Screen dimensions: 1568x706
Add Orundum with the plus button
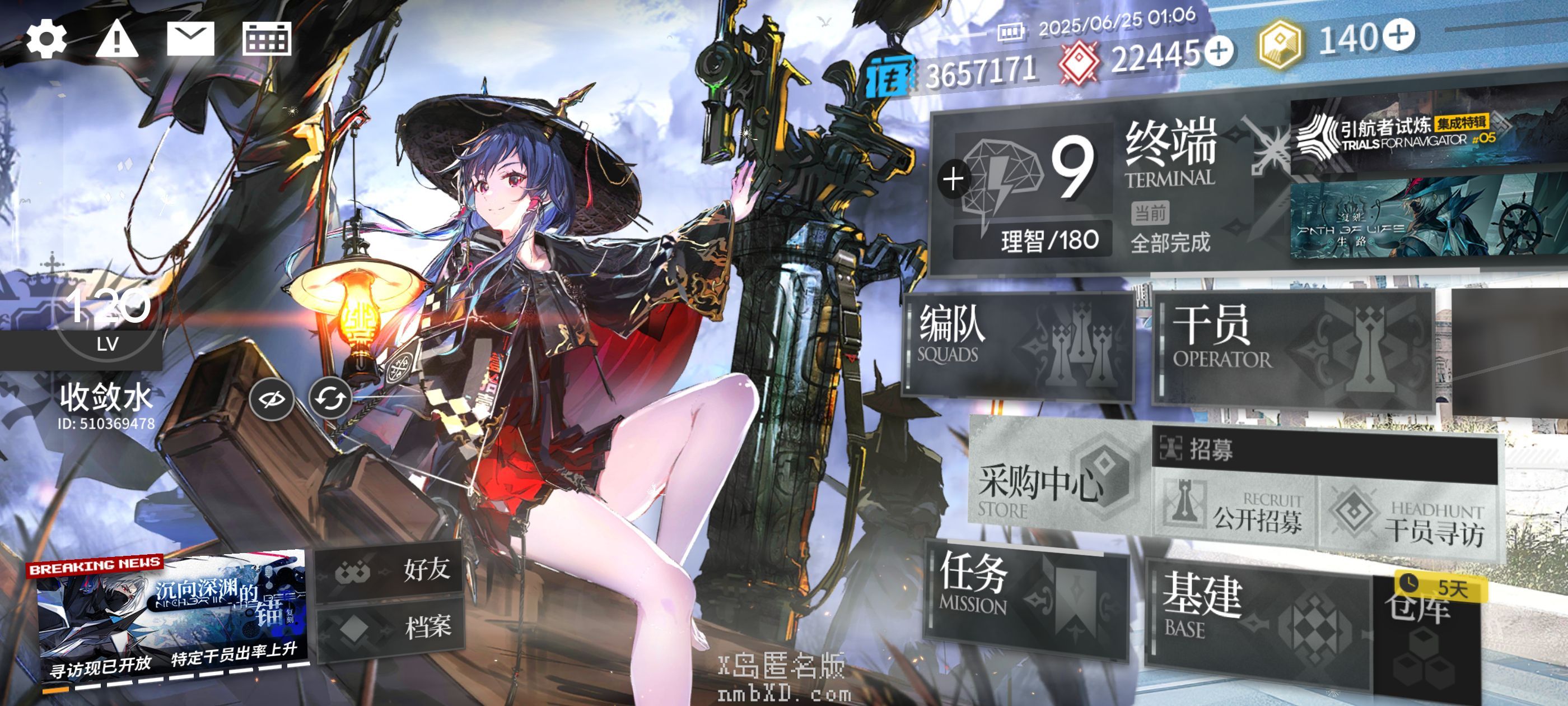click(x=1219, y=51)
